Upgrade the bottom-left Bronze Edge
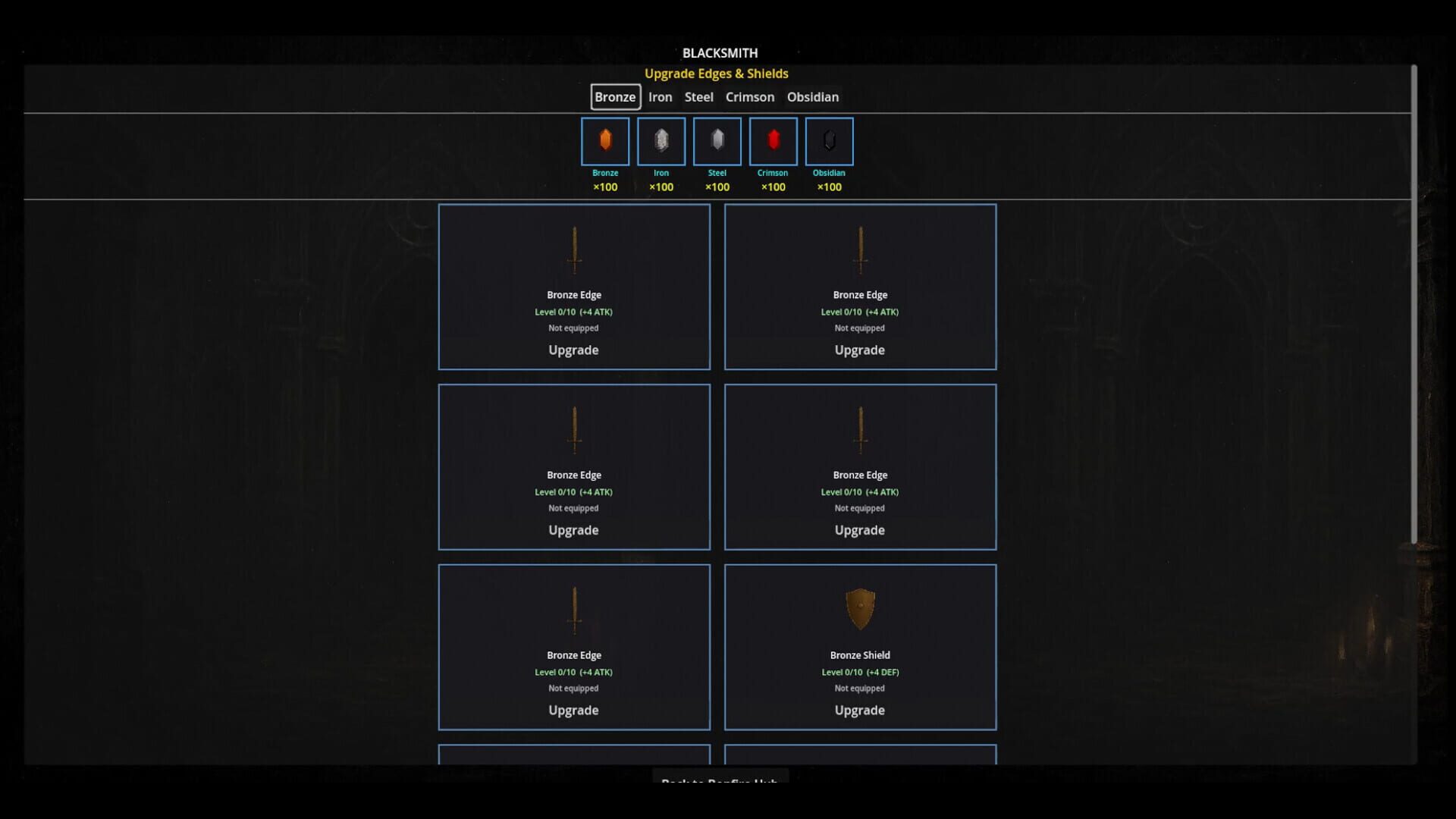 tap(574, 710)
